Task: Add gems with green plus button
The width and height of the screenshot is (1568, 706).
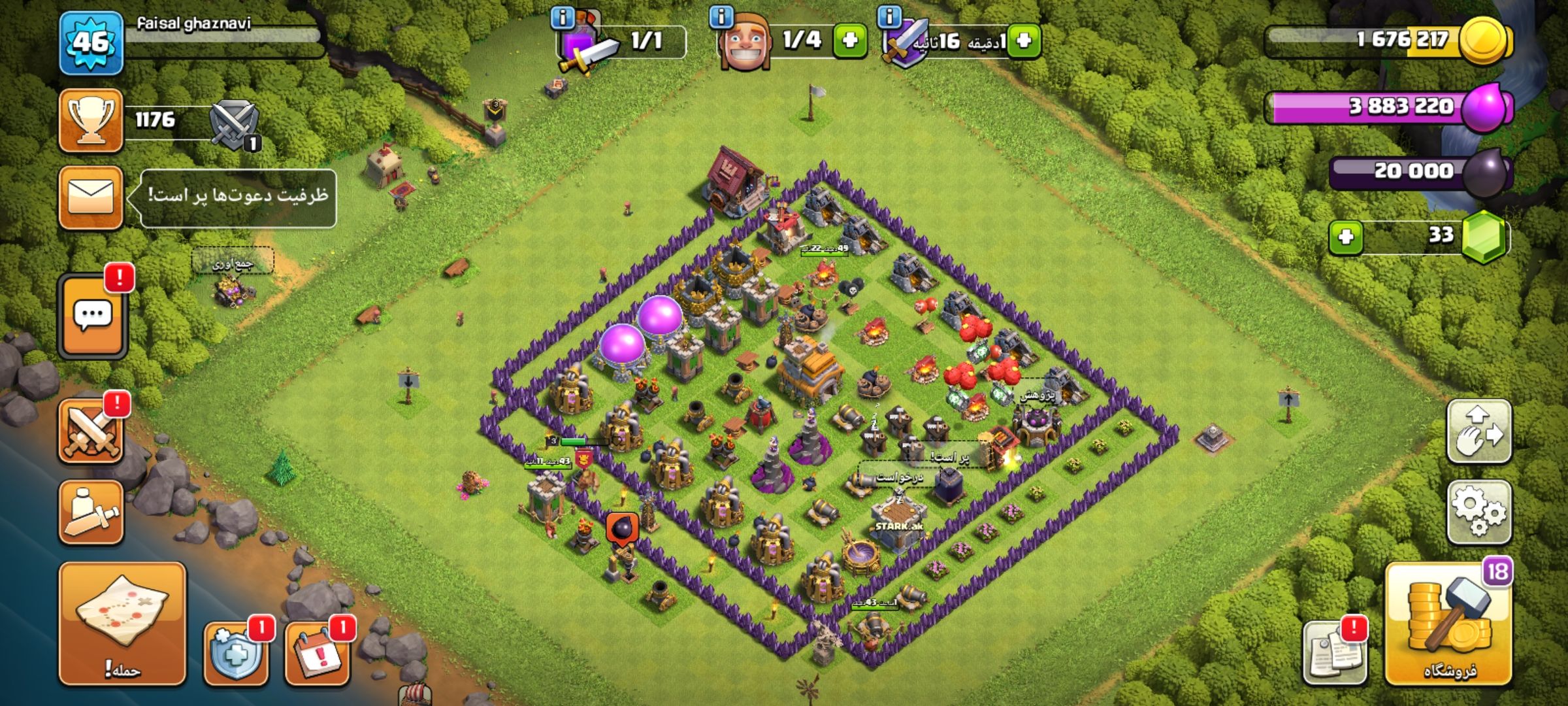Action: coord(1346,236)
